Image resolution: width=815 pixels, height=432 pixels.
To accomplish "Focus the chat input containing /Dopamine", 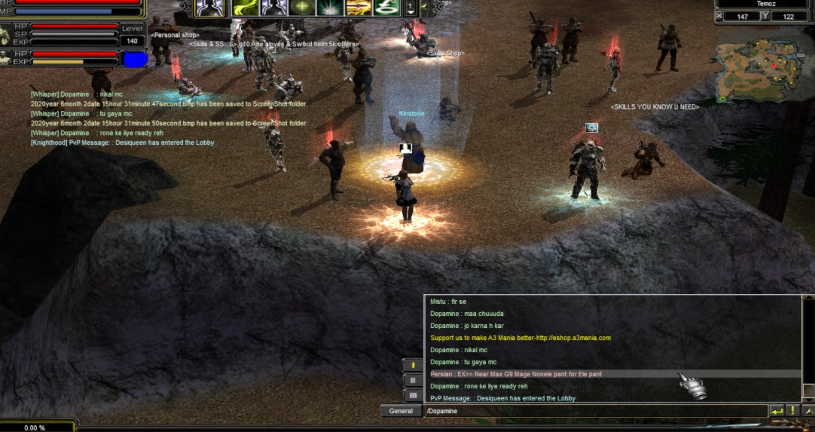I will point(590,411).
